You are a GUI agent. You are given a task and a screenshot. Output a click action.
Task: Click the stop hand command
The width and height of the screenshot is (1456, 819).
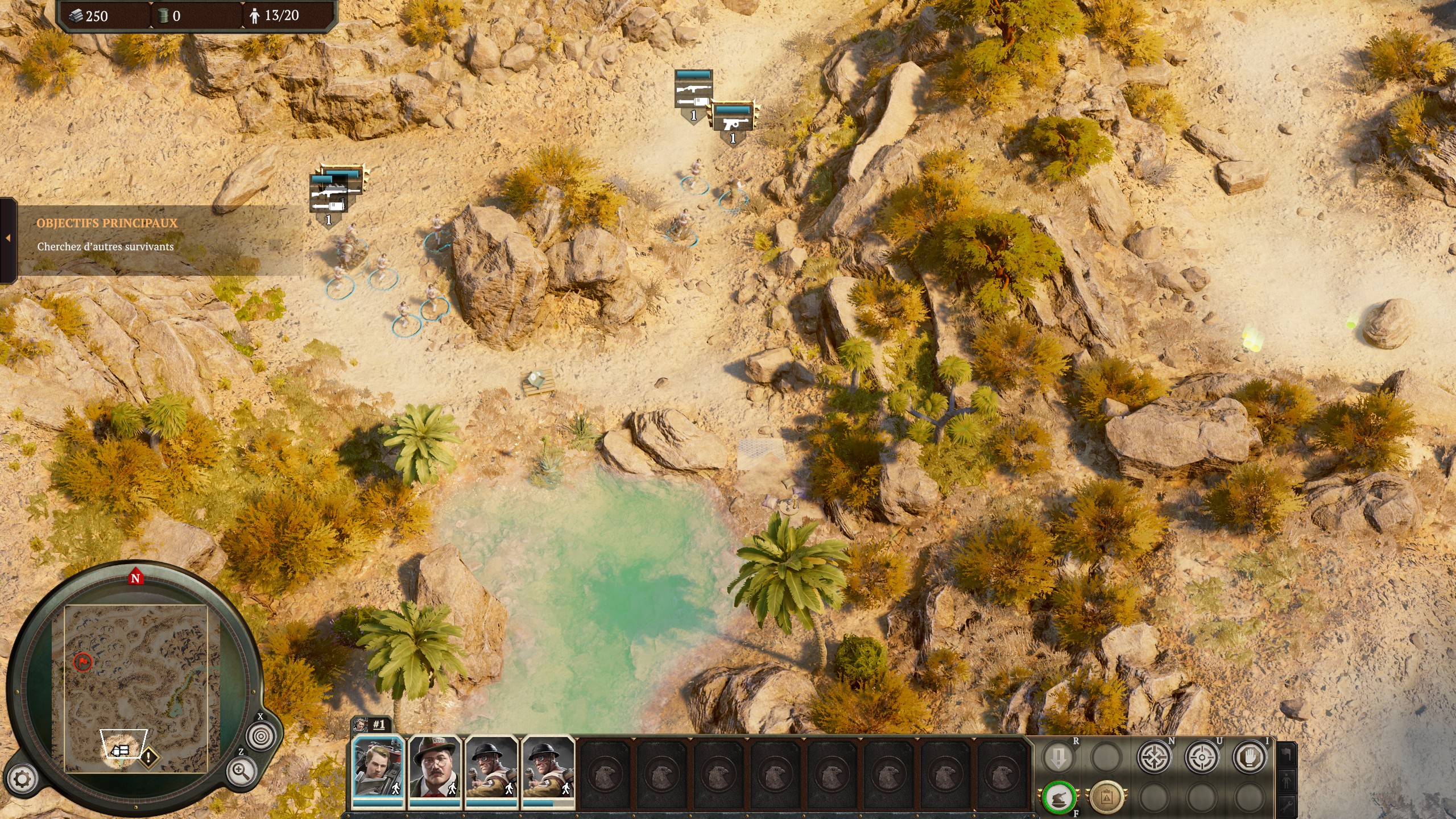[1250, 757]
